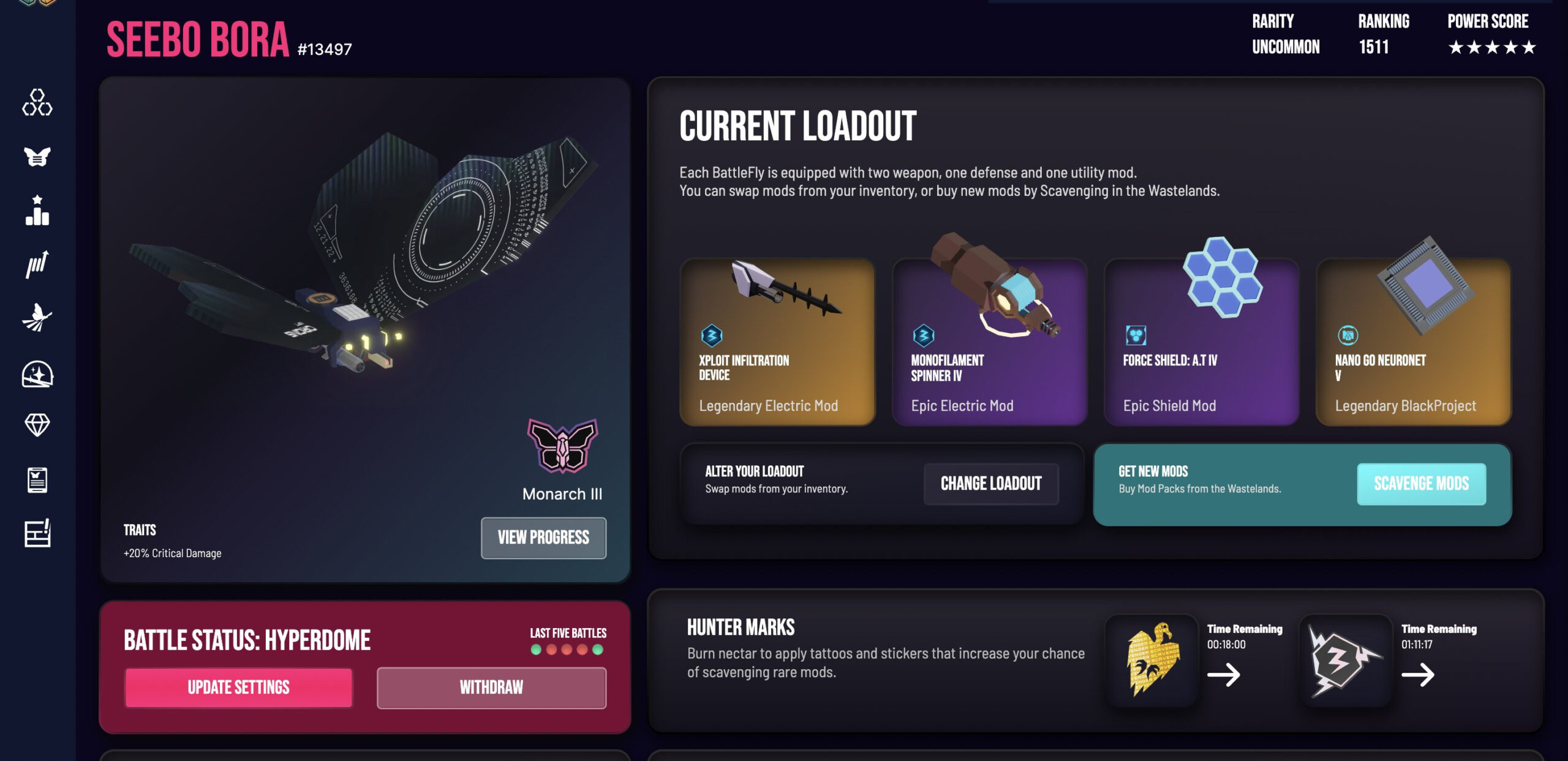Choose the Monofilament Spinner IV mod card
This screenshot has width=1568, height=761.
[x=989, y=342]
